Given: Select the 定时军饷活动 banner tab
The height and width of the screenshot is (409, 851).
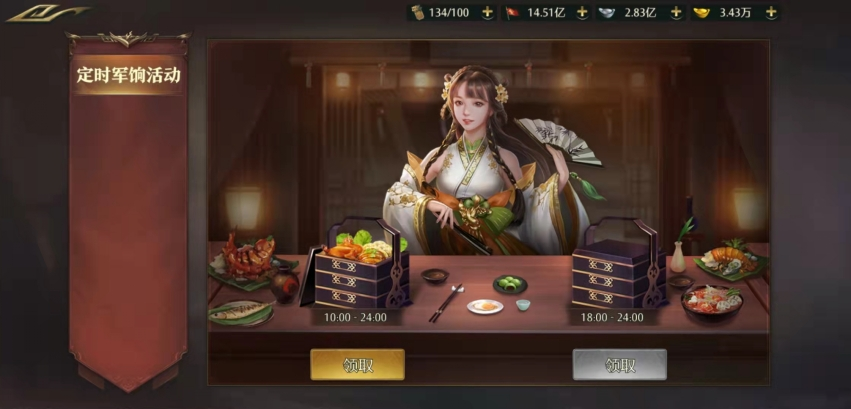Looking at the screenshot, I should [128, 75].
